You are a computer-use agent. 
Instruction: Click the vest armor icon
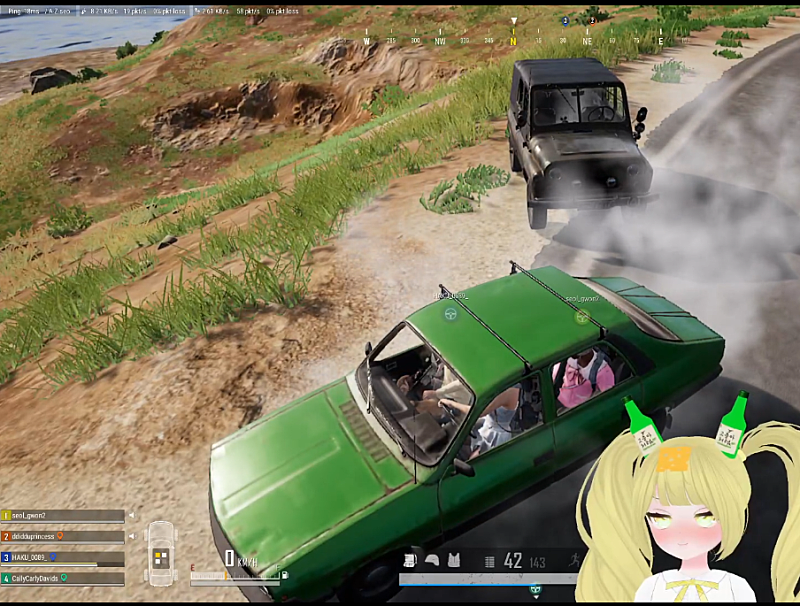tap(453, 560)
